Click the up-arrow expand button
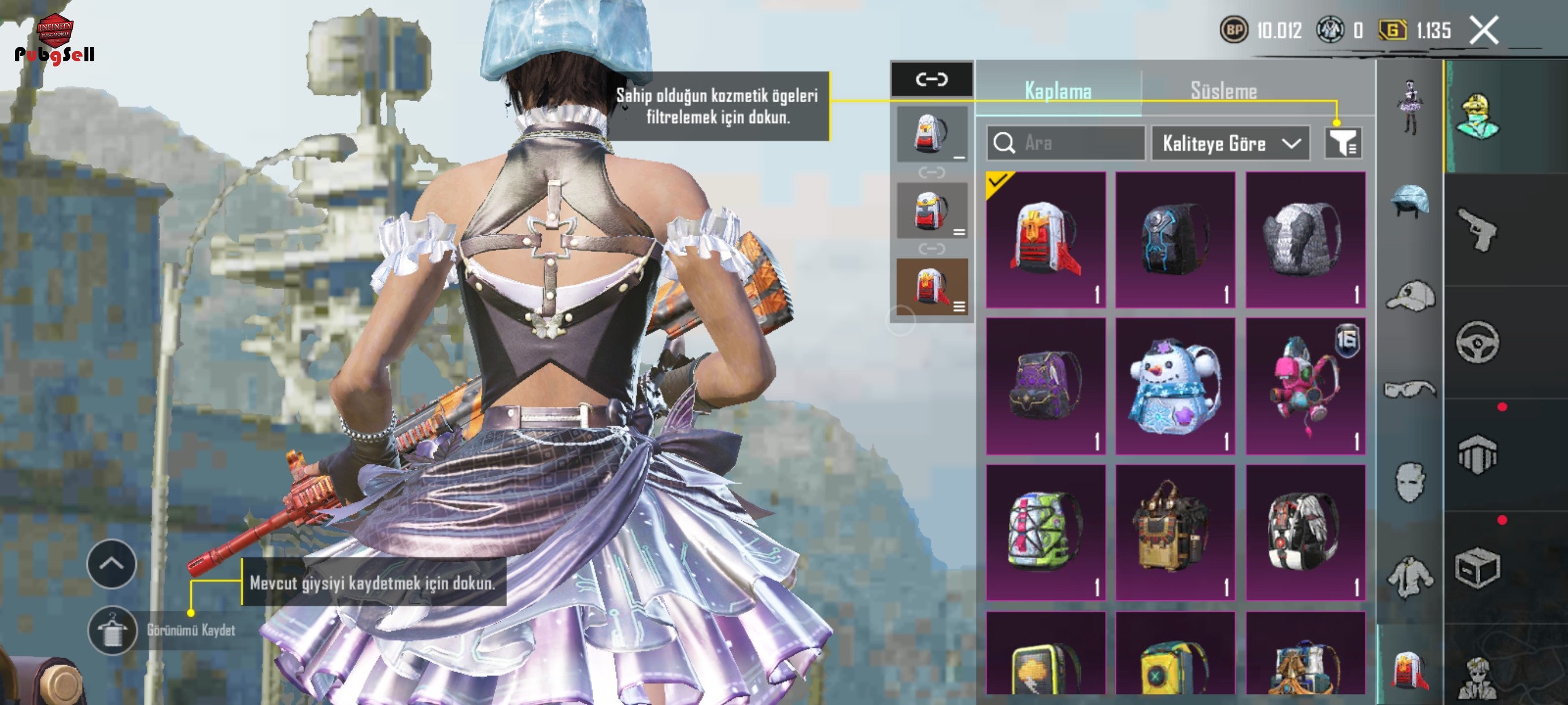 (x=112, y=564)
